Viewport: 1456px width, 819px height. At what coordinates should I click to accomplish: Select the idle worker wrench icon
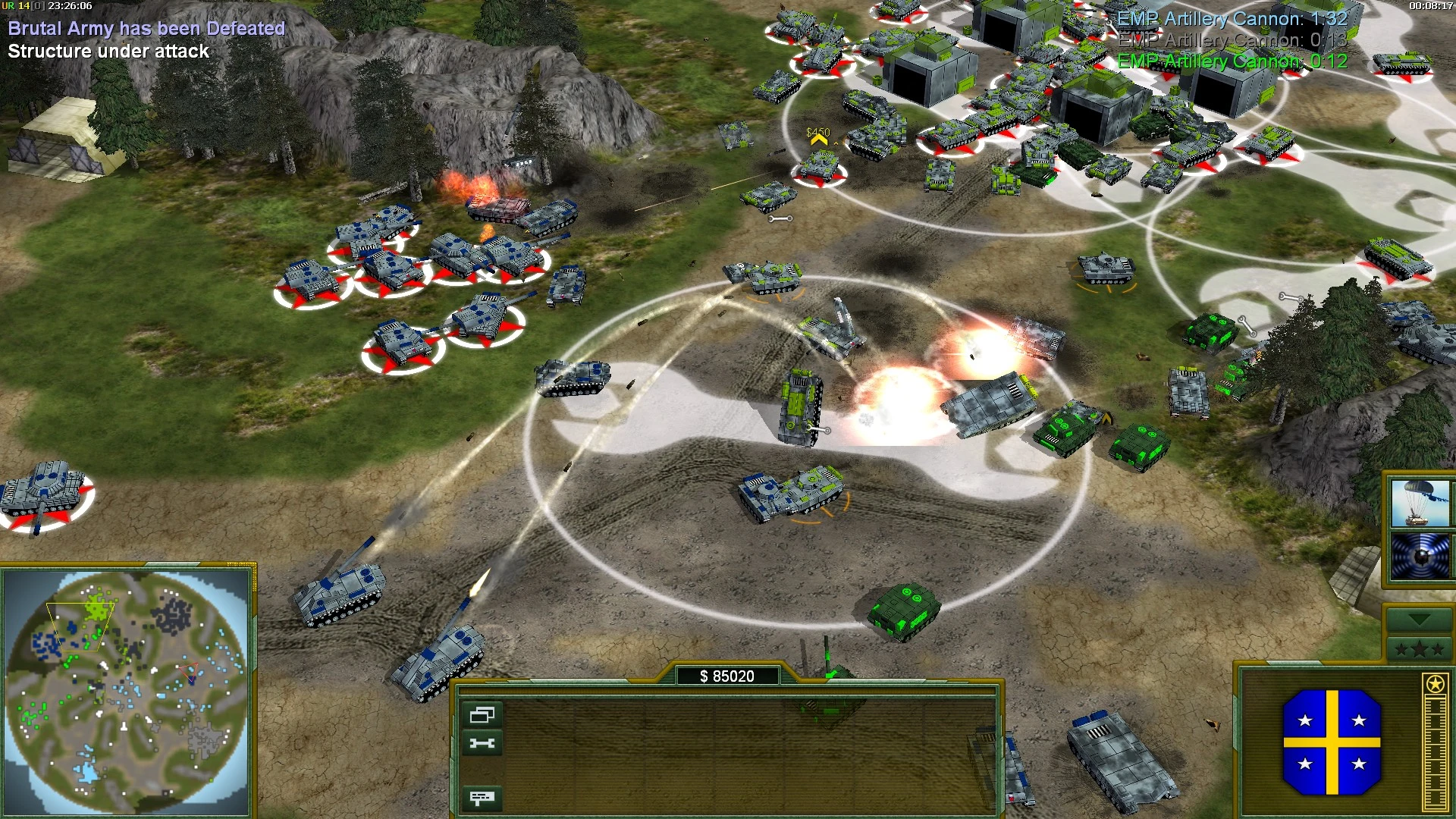[x=483, y=742]
